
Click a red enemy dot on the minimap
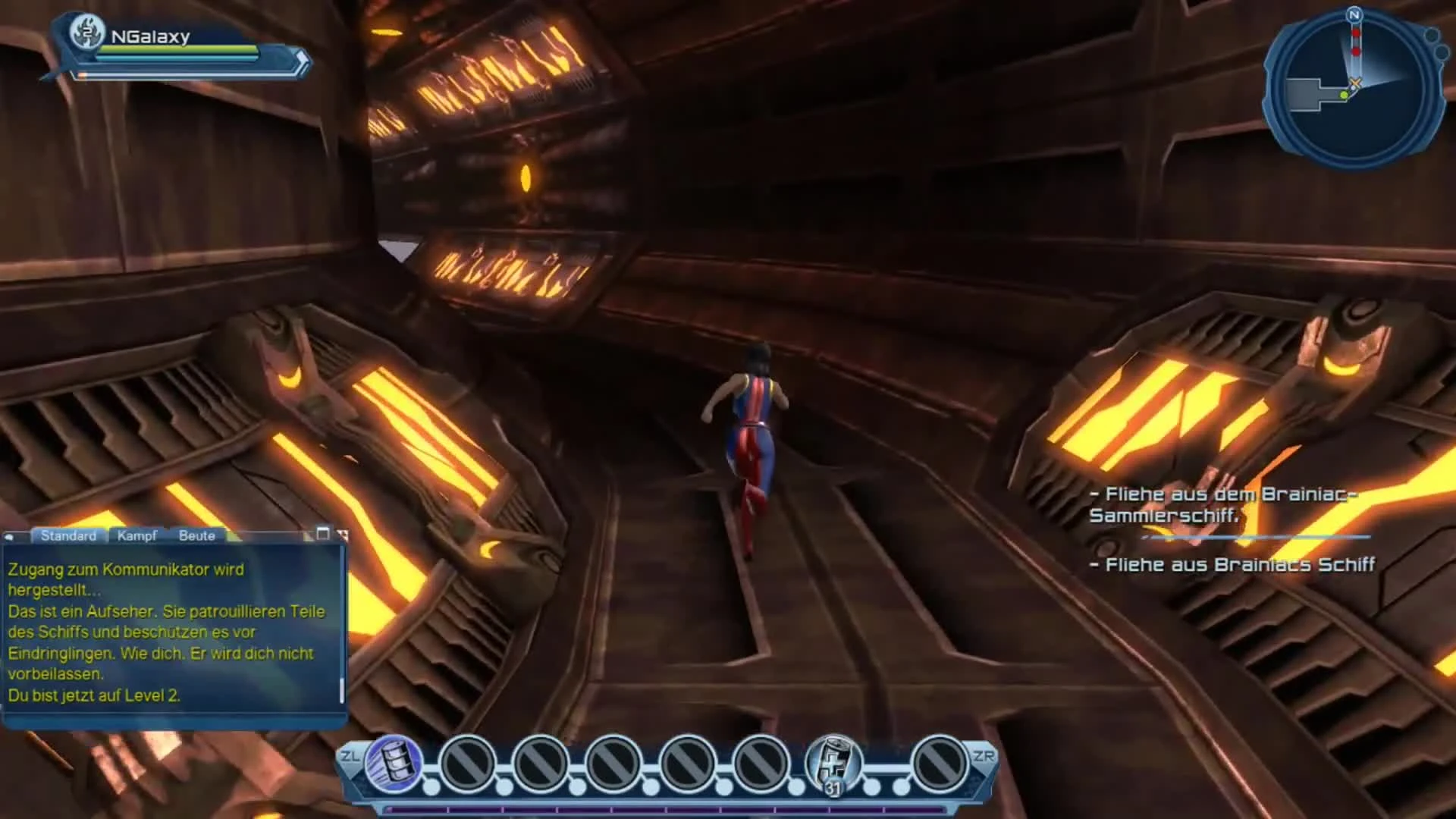[x=1355, y=33]
